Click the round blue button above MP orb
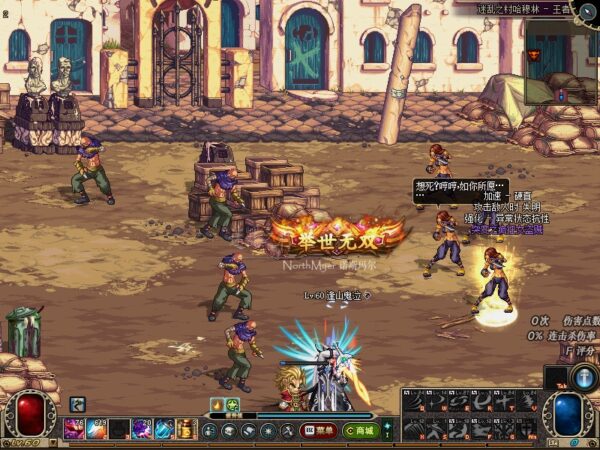 (584, 377)
